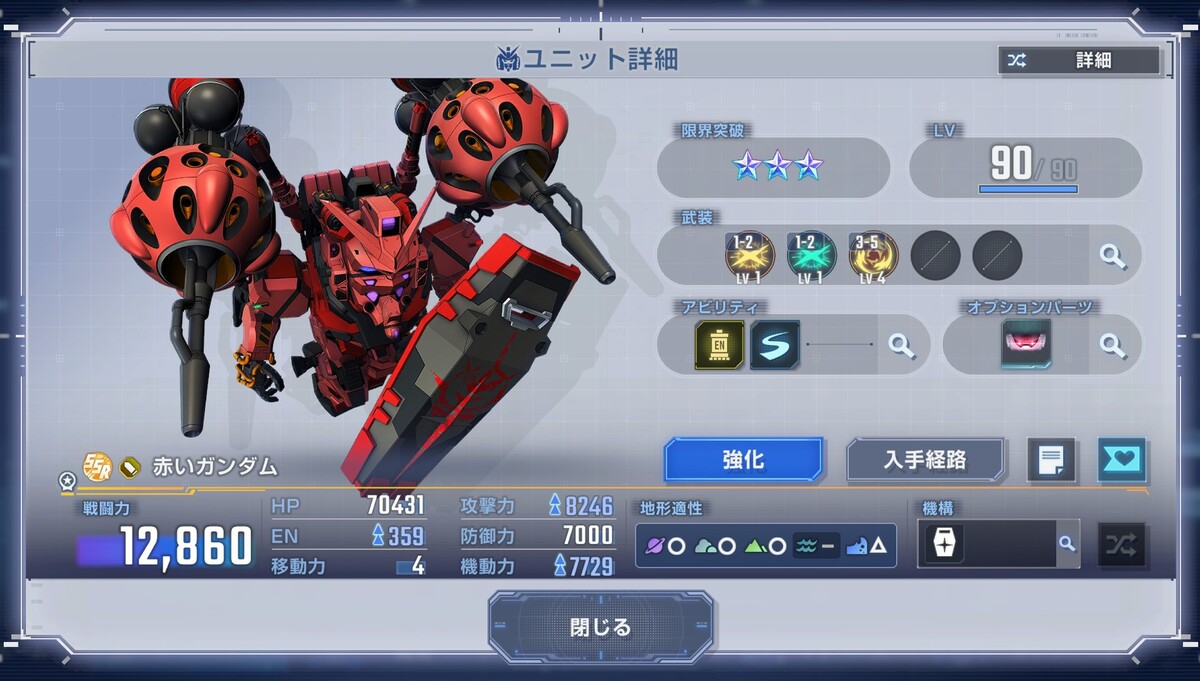Image resolution: width=1200 pixels, height=681 pixels.
Task: Select the equipped option part slot
Action: click(x=1026, y=345)
